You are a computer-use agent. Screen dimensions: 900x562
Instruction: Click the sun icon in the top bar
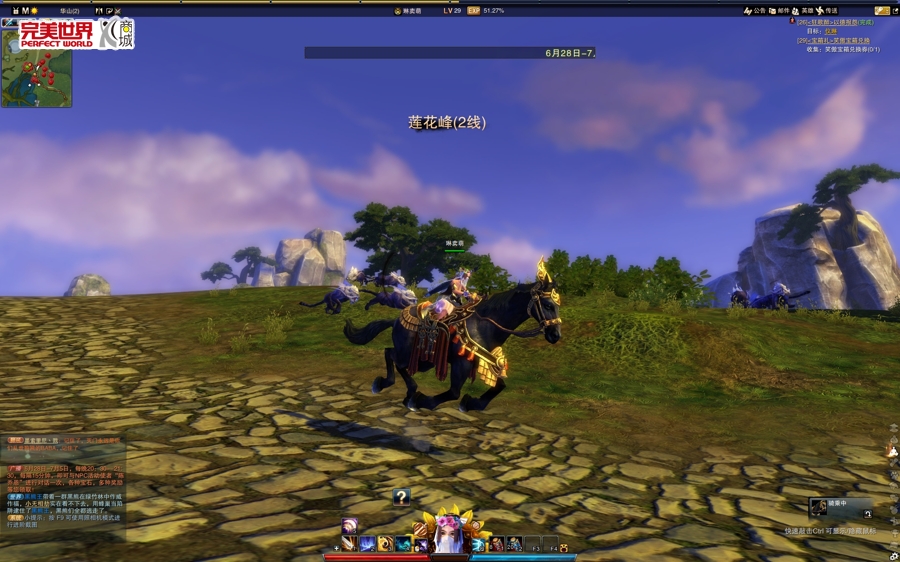(x=35, y=11)
